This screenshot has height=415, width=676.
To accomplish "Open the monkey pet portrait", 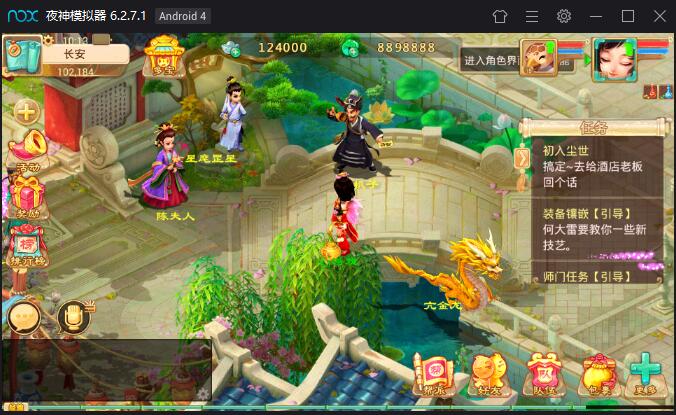I will click(x=538, y=58).
